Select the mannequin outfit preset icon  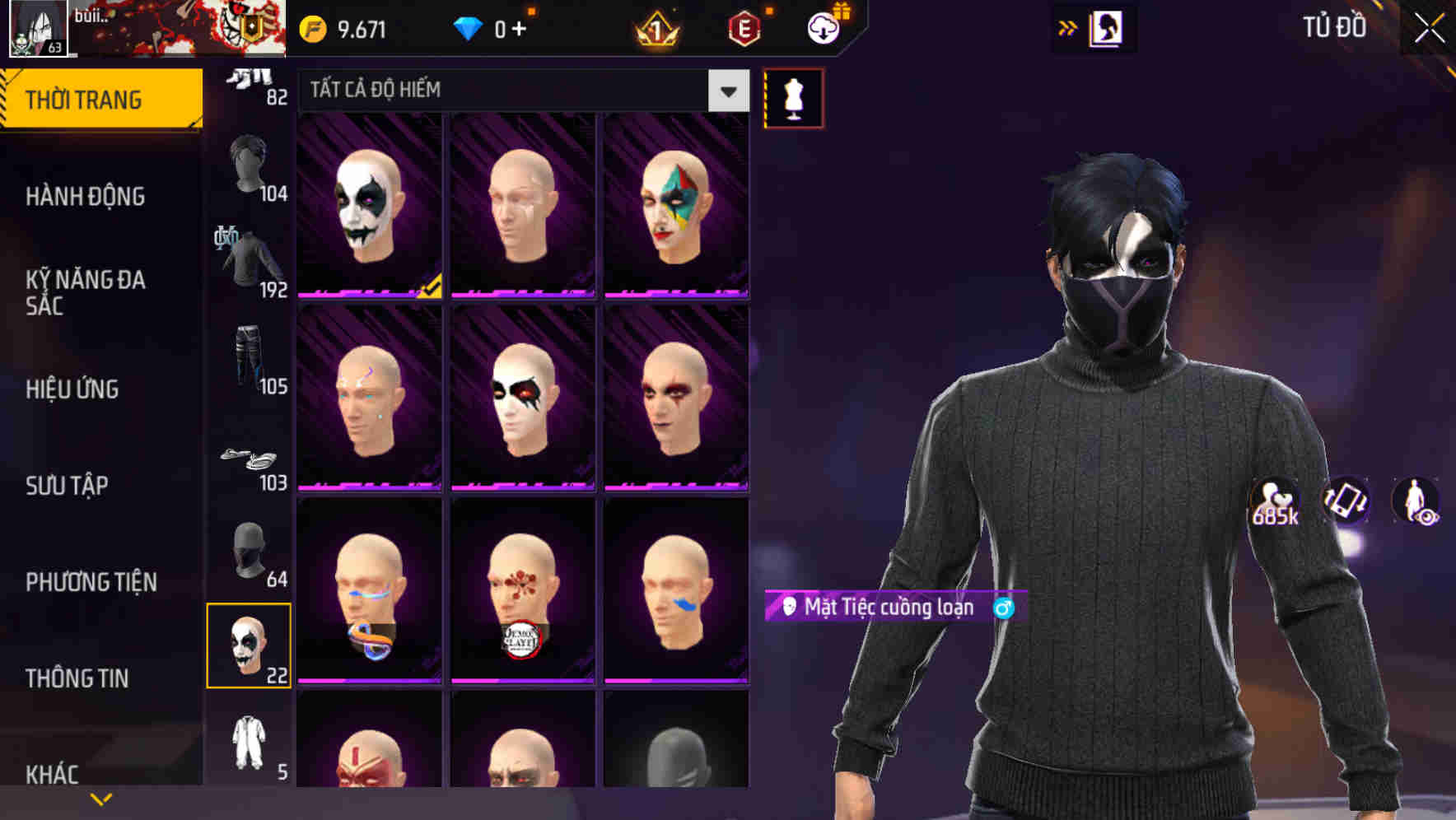pos(793,96)
